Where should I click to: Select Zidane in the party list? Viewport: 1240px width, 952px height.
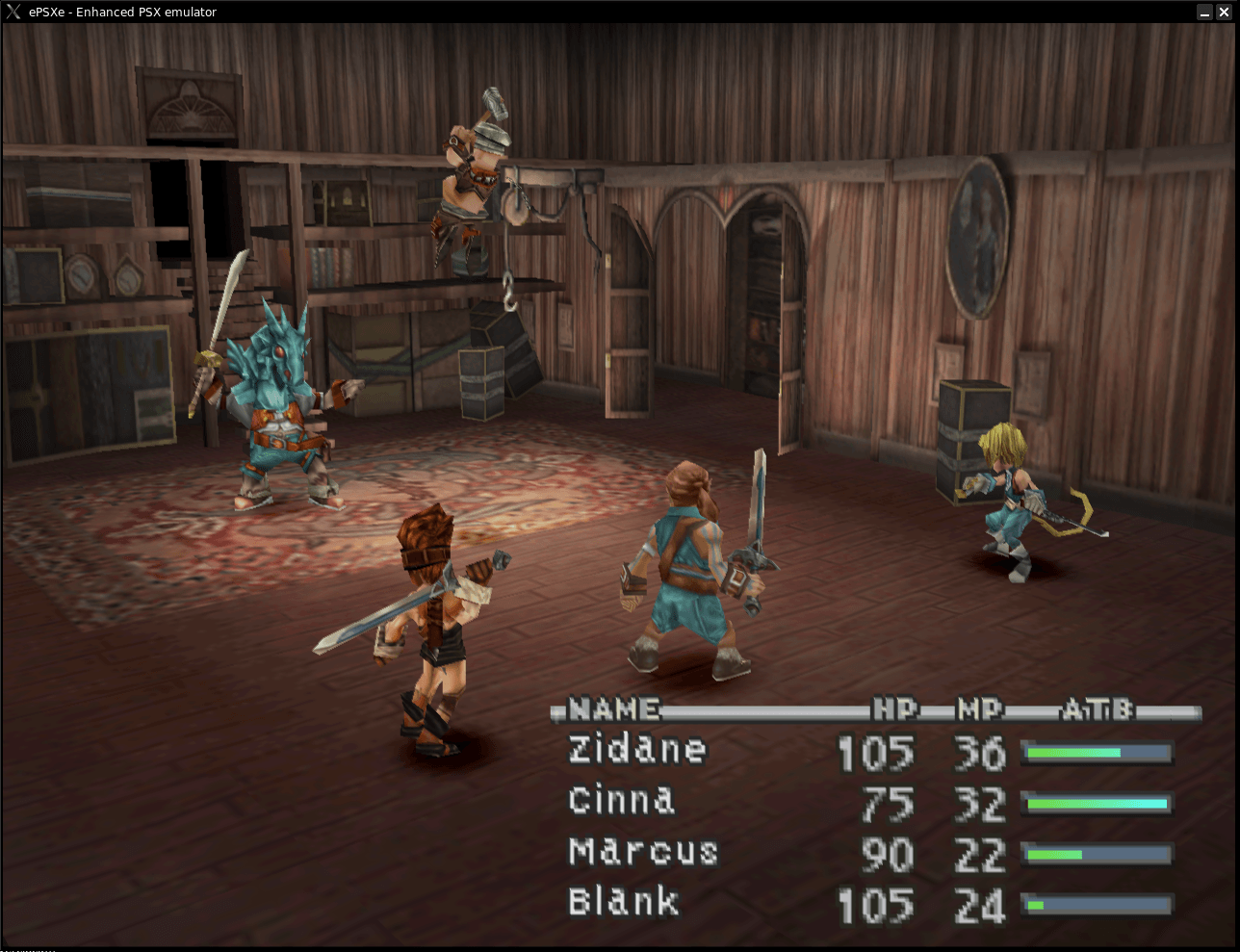[637, 750]
